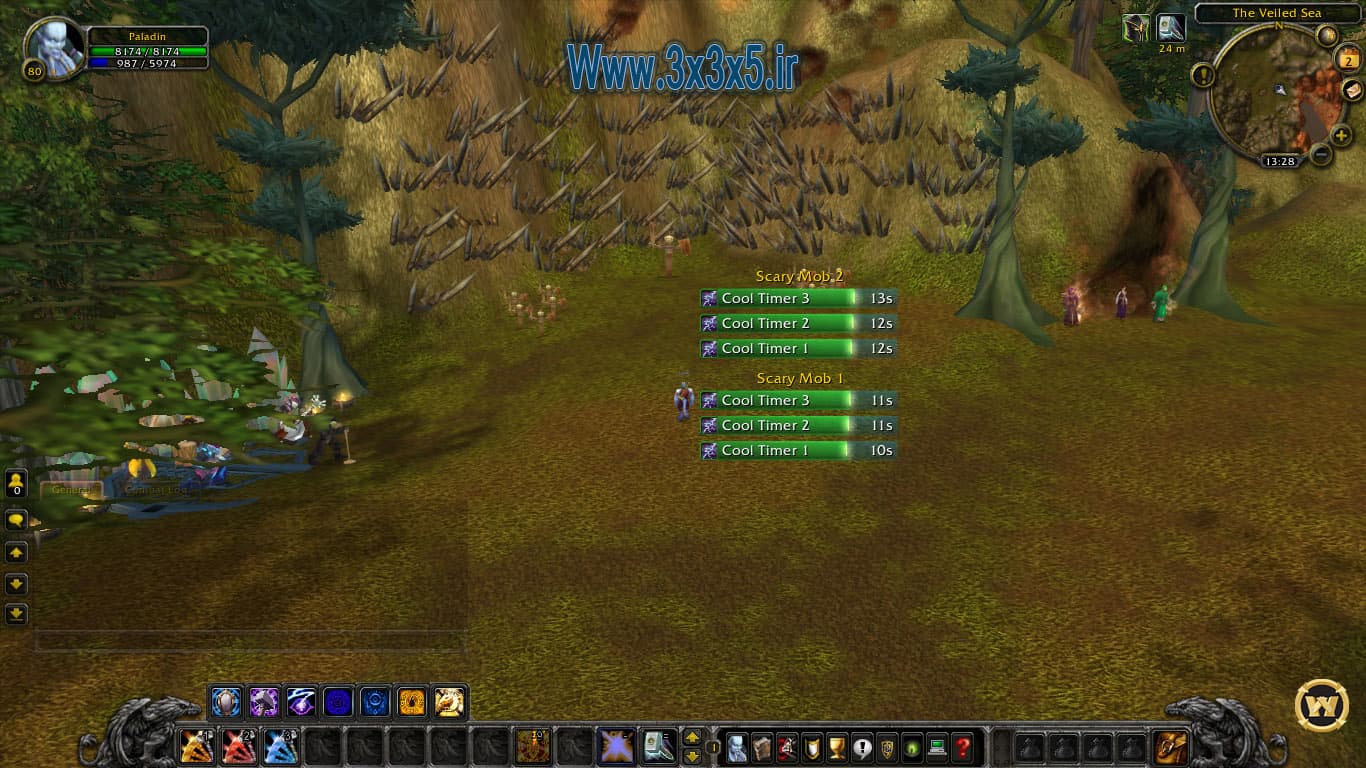Select the green health bar on Paladin frame
Image resolution: width=1366 pixels, height=768 pixels.
pos(146,52)
